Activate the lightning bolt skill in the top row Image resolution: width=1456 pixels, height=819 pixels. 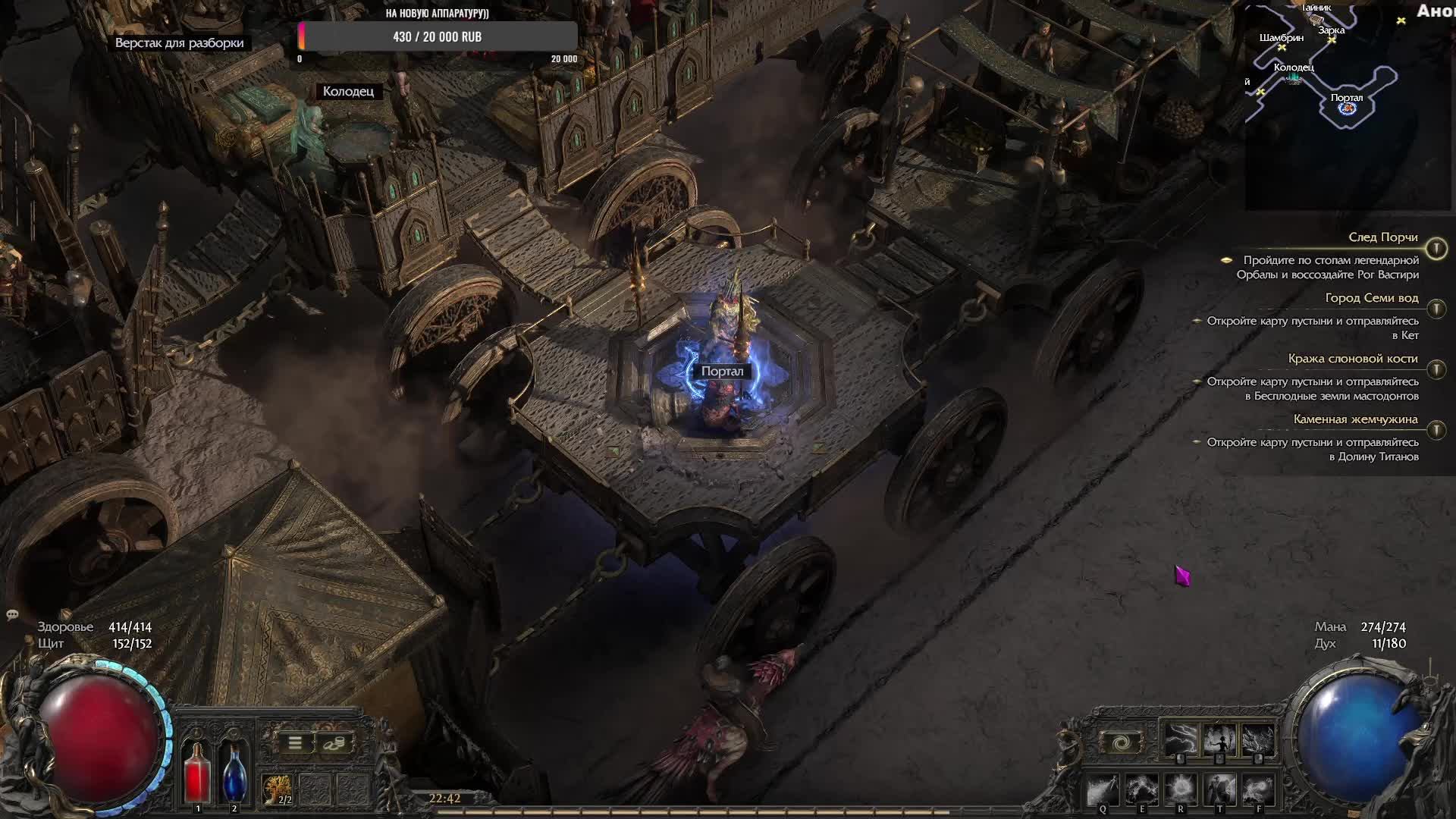pos(1180,740)
